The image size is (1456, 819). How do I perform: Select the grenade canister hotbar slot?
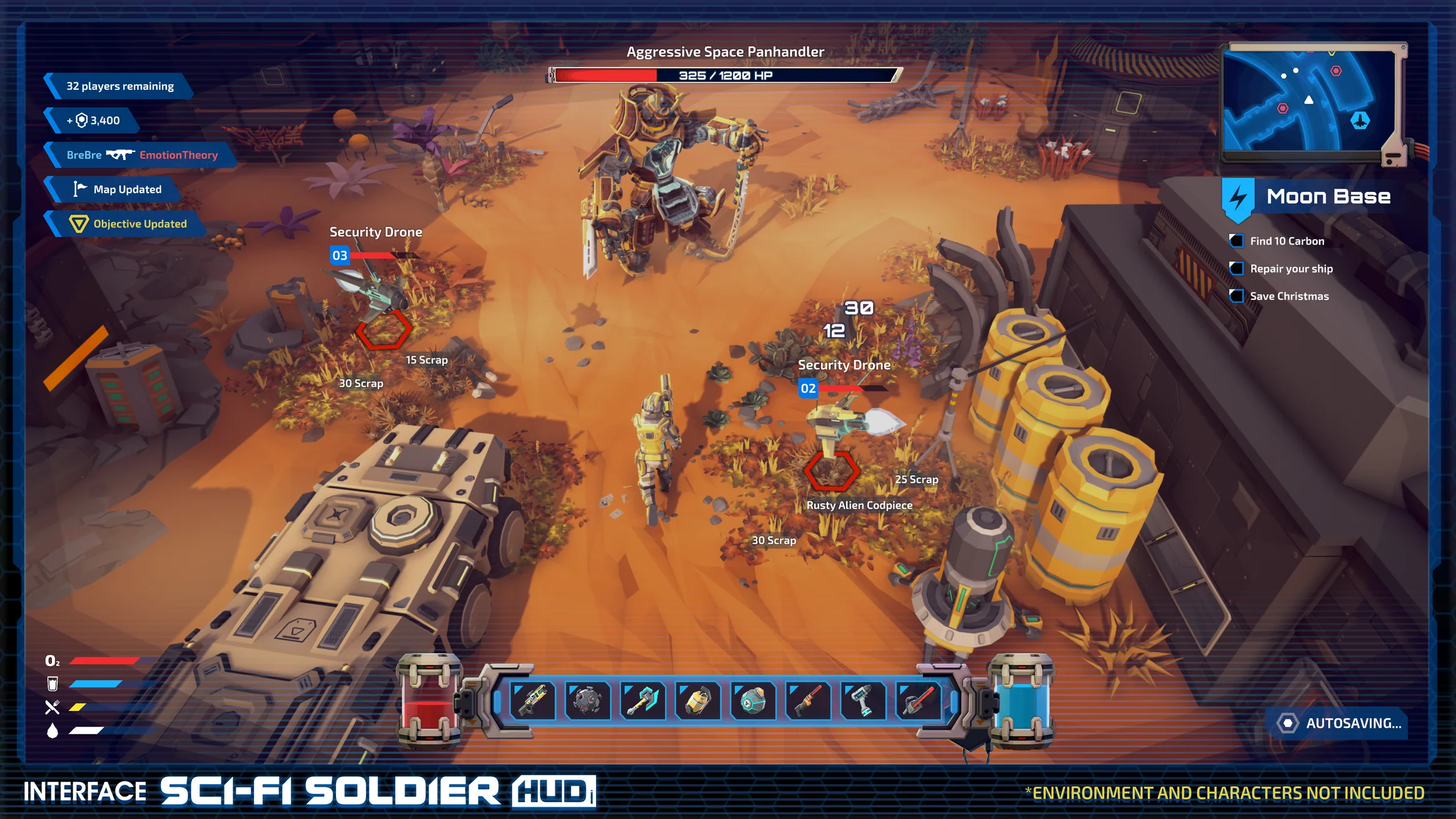point(699,701)
